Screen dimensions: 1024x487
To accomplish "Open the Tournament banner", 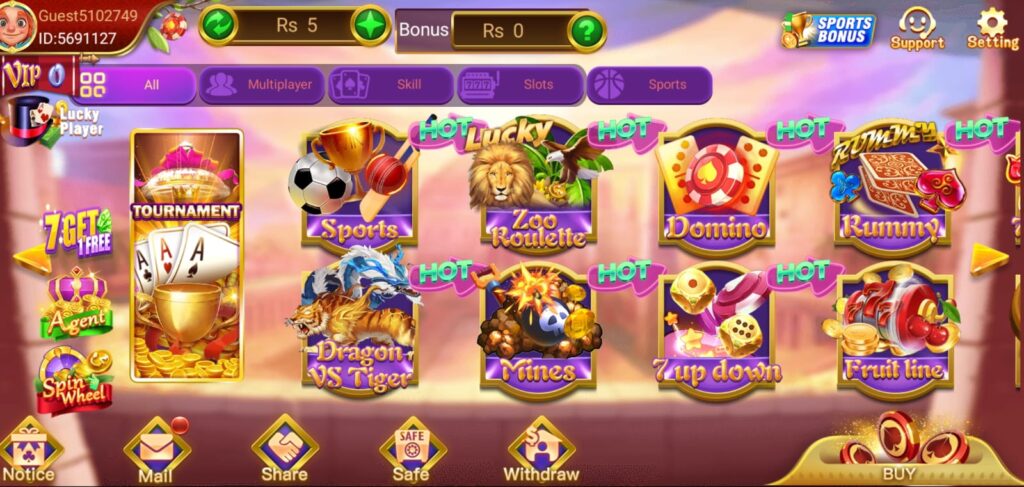I will [187, 256].
